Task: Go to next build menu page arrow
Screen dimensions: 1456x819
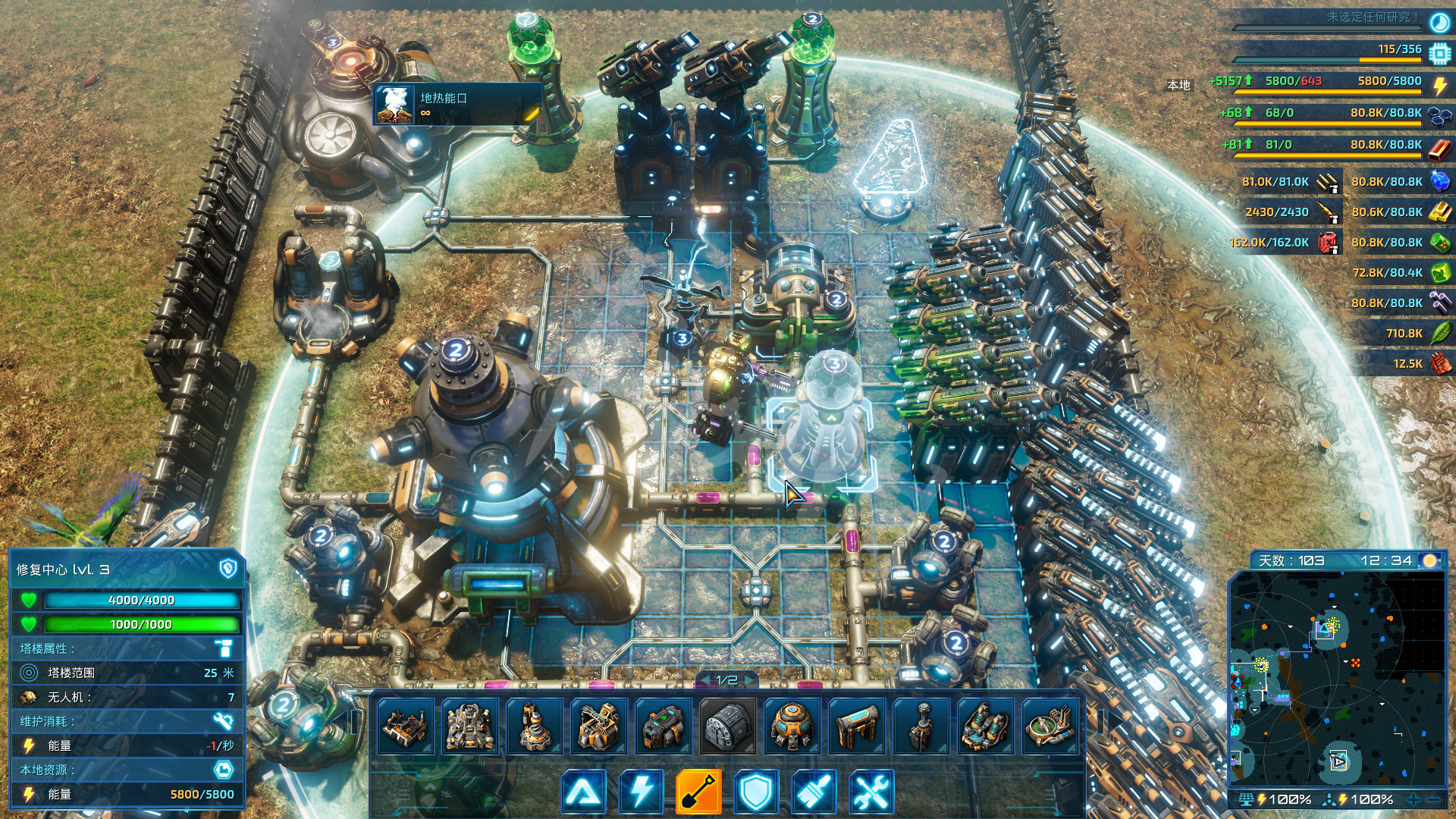Action: [x=750, y=680]
